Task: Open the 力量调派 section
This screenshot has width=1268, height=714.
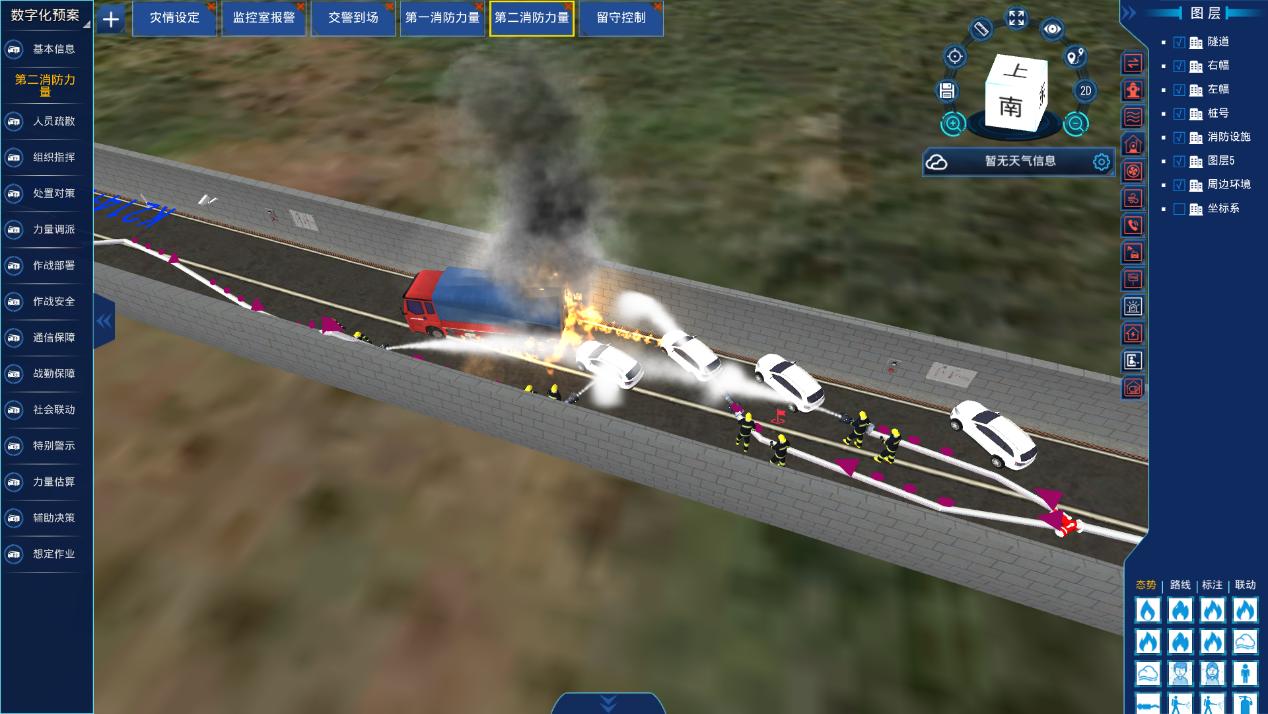Action: point(53,229)
